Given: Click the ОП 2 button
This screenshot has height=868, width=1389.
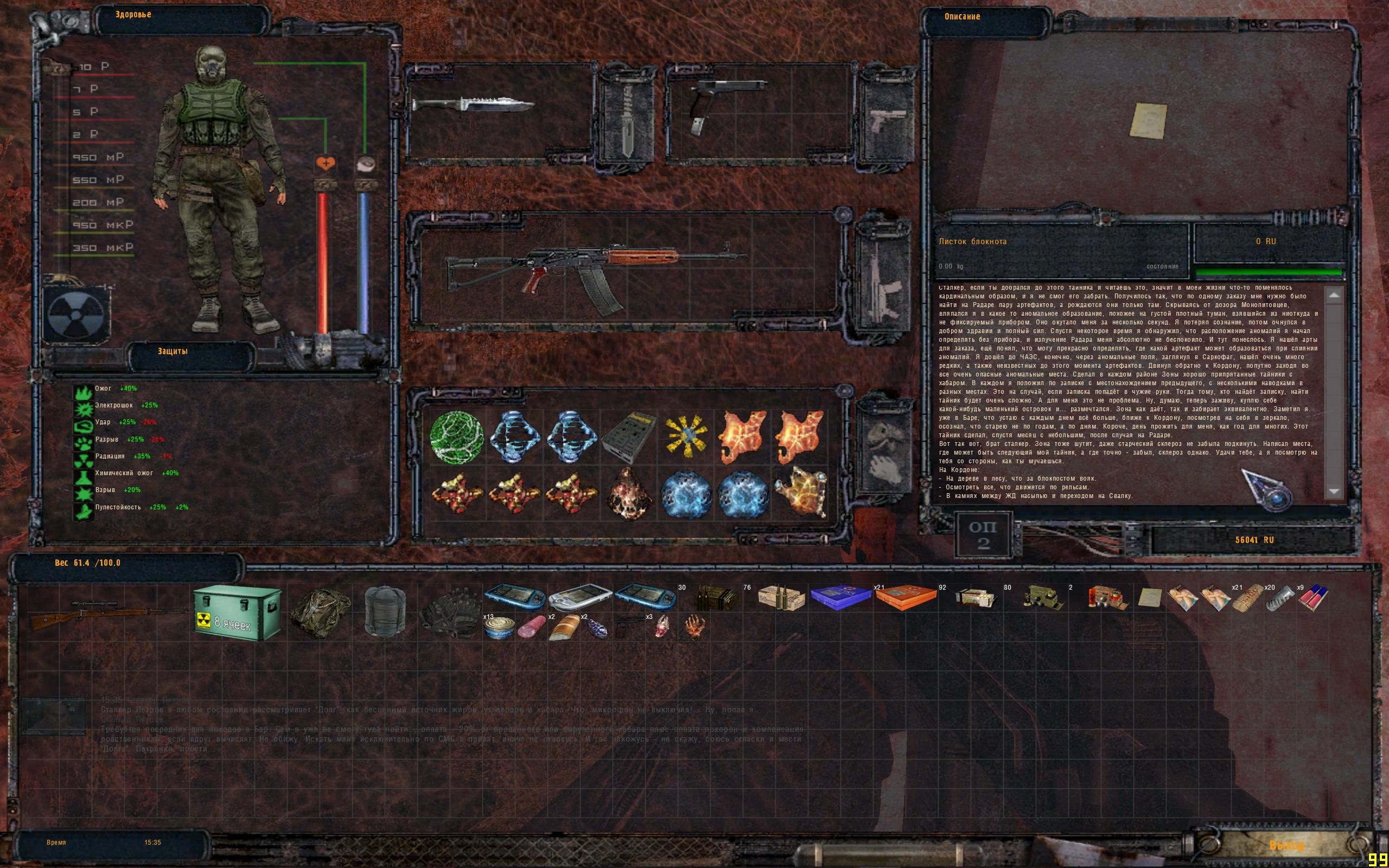Looking at the screenshot, I should point(983,535).
